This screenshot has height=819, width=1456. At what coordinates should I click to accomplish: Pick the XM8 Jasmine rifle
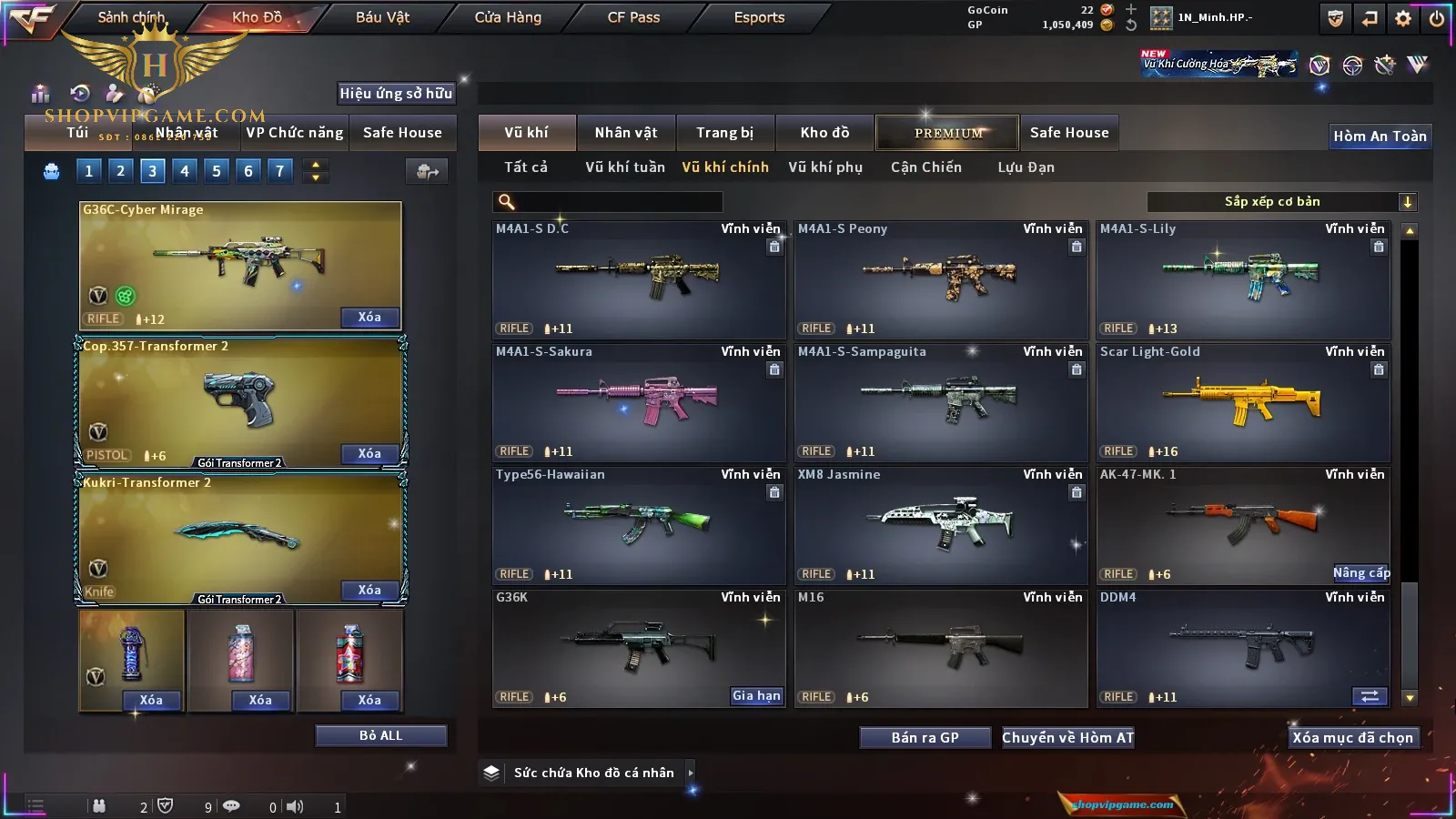coord(940,525)
